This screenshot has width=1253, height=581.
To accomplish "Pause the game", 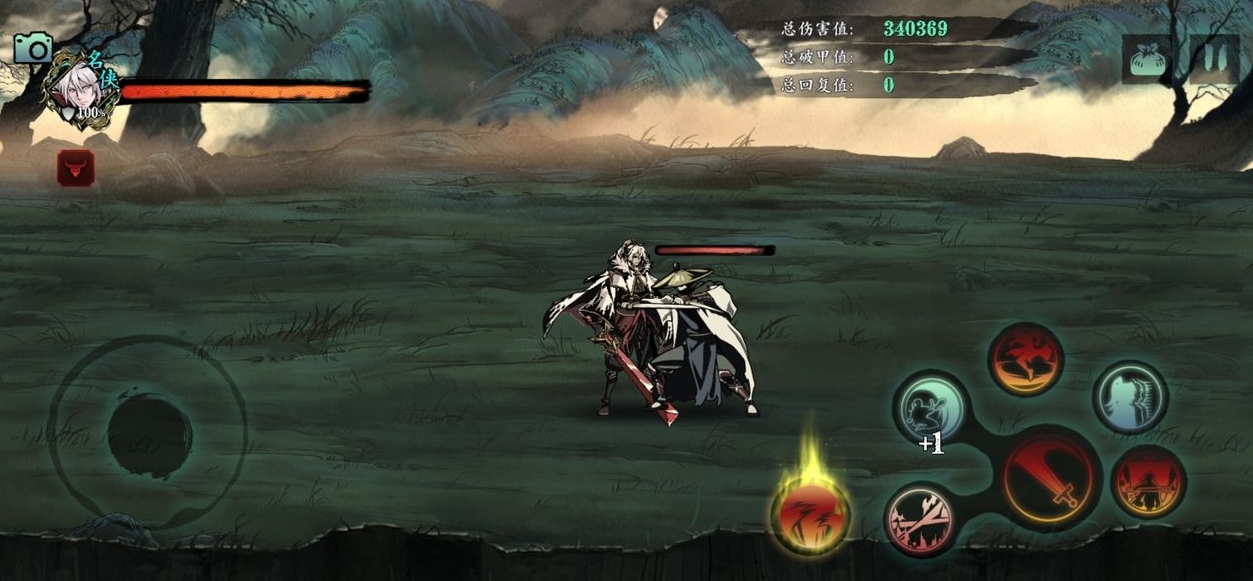I will [1214, 59].
